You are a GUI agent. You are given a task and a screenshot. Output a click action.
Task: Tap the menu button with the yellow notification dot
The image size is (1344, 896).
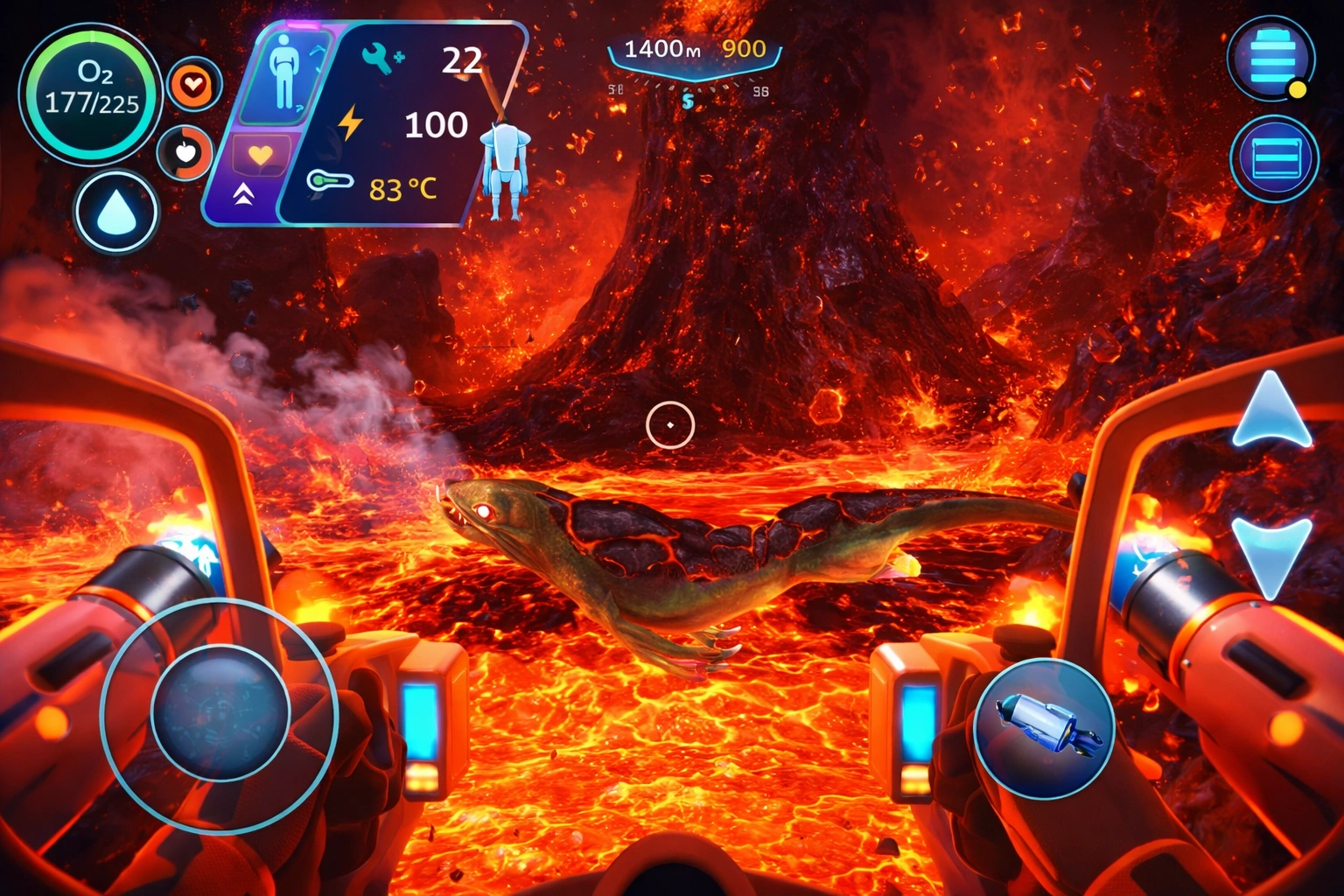point(1271,59)
